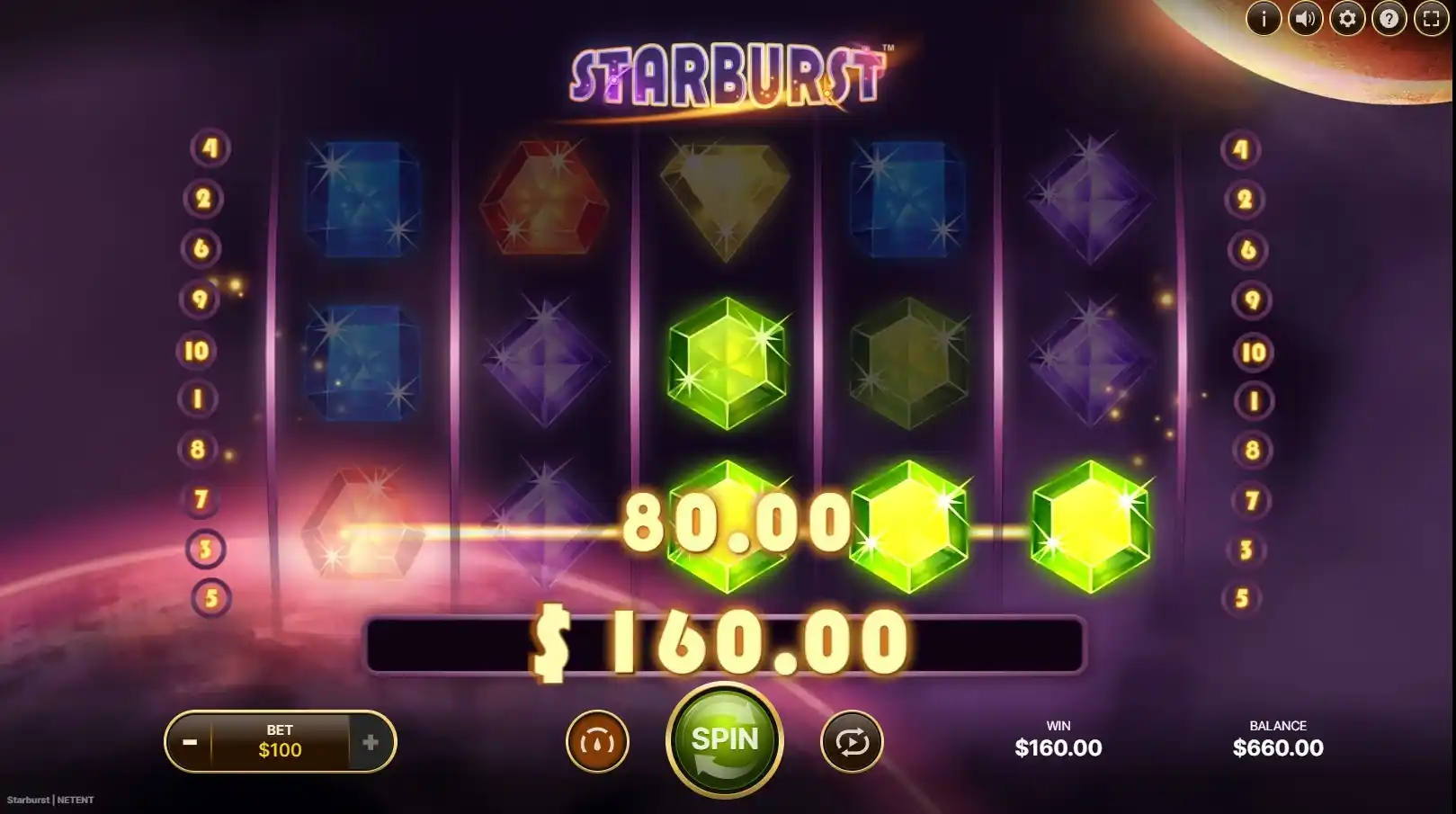
Task: Enter fullscreen mode
Action: click(1431, 18)
